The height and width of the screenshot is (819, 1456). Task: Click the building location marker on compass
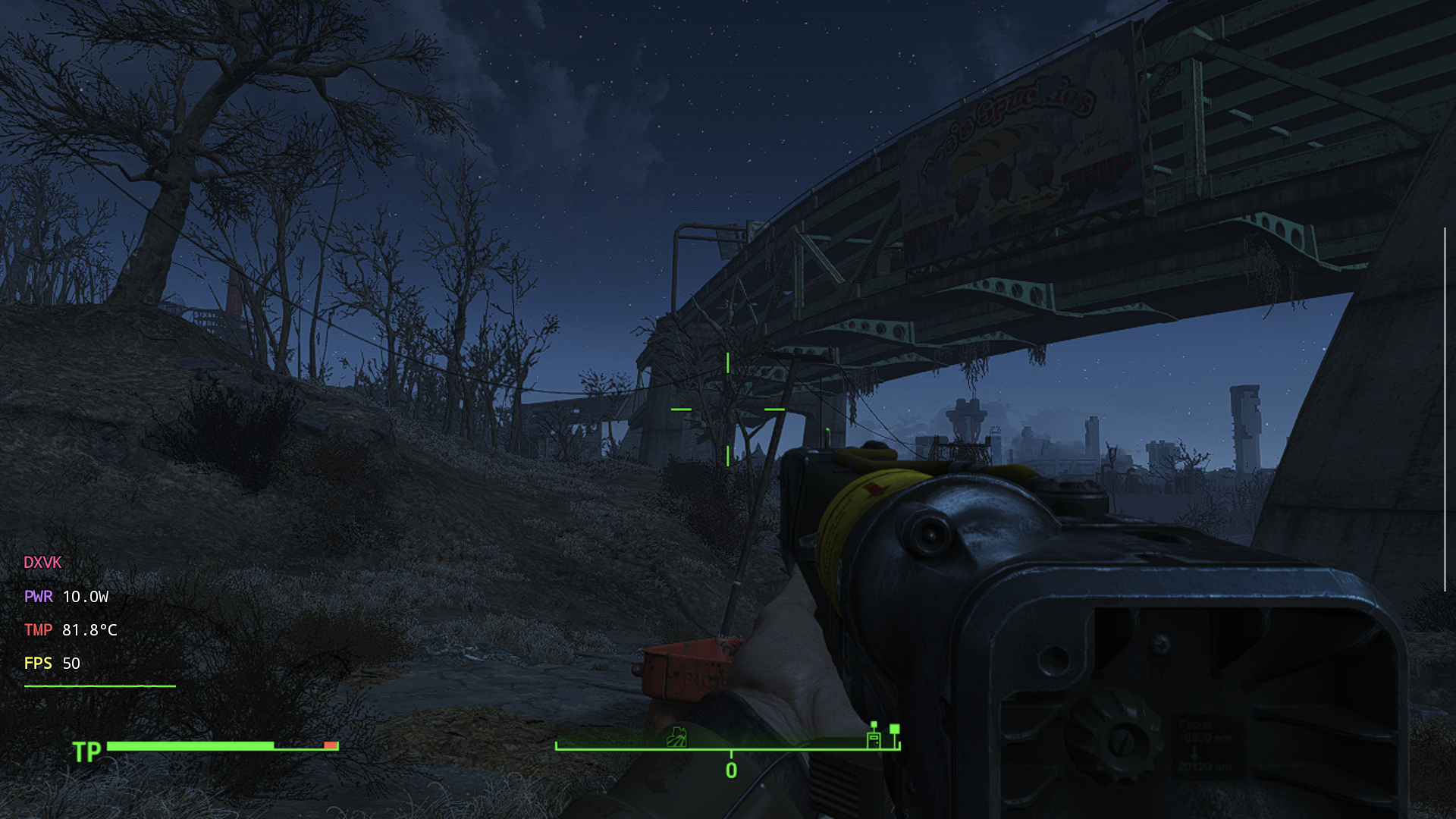coord(874,739)
